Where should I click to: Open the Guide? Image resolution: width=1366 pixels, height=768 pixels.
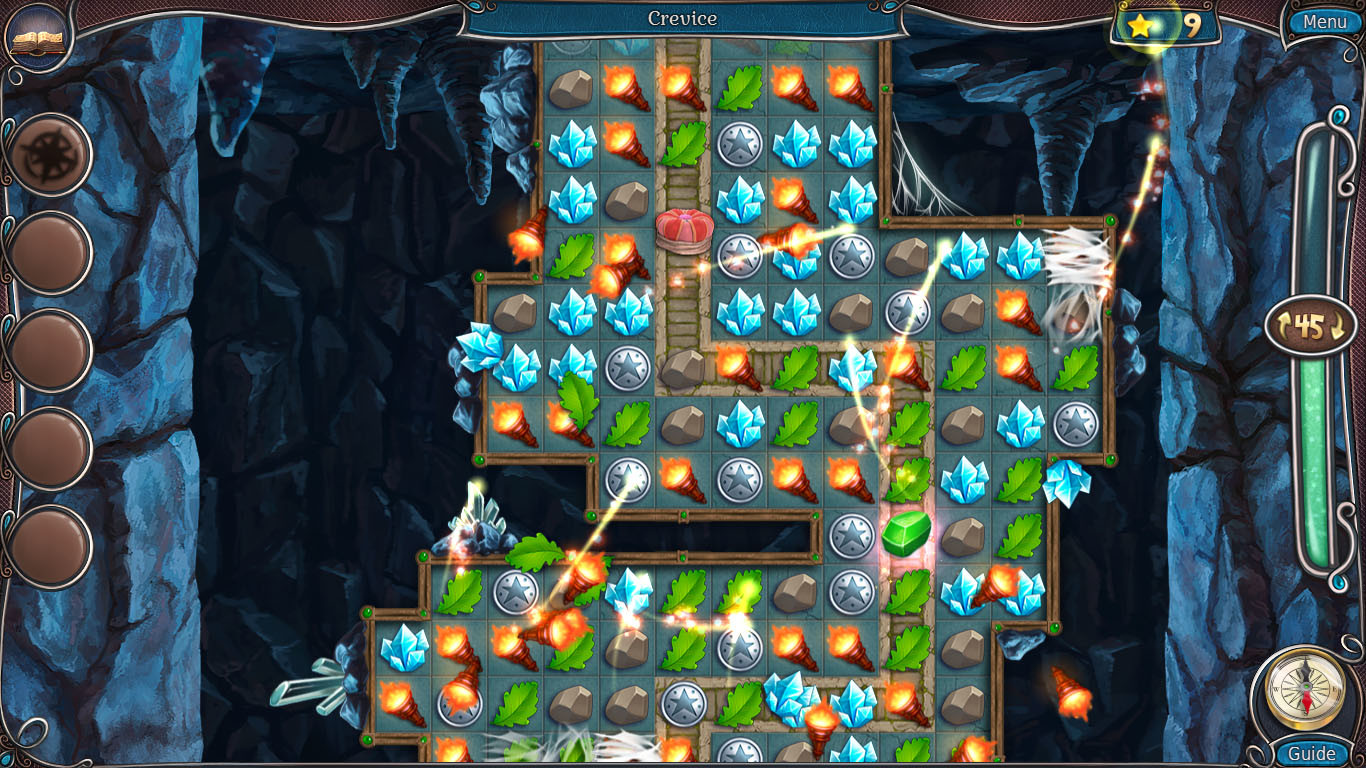pyautogui.click(x=1310, y=754)
